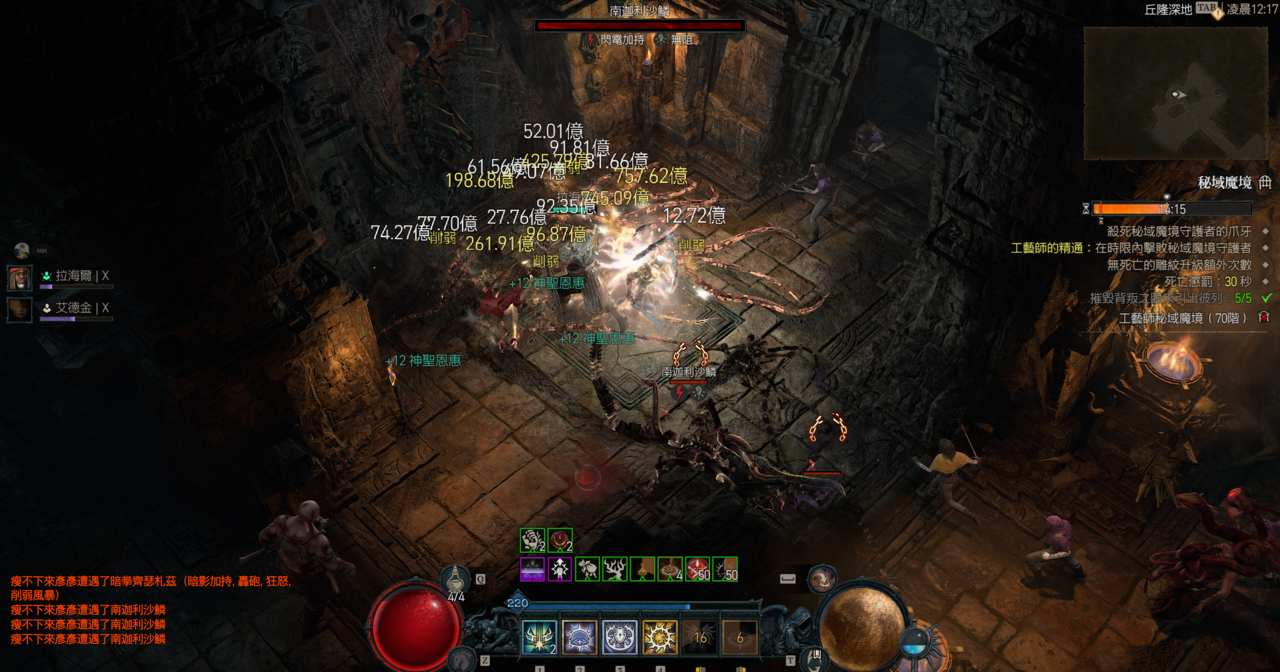1280x672 pixels.
Task: Open the dungeon minimap
Action: click(x=1175, y=93)
